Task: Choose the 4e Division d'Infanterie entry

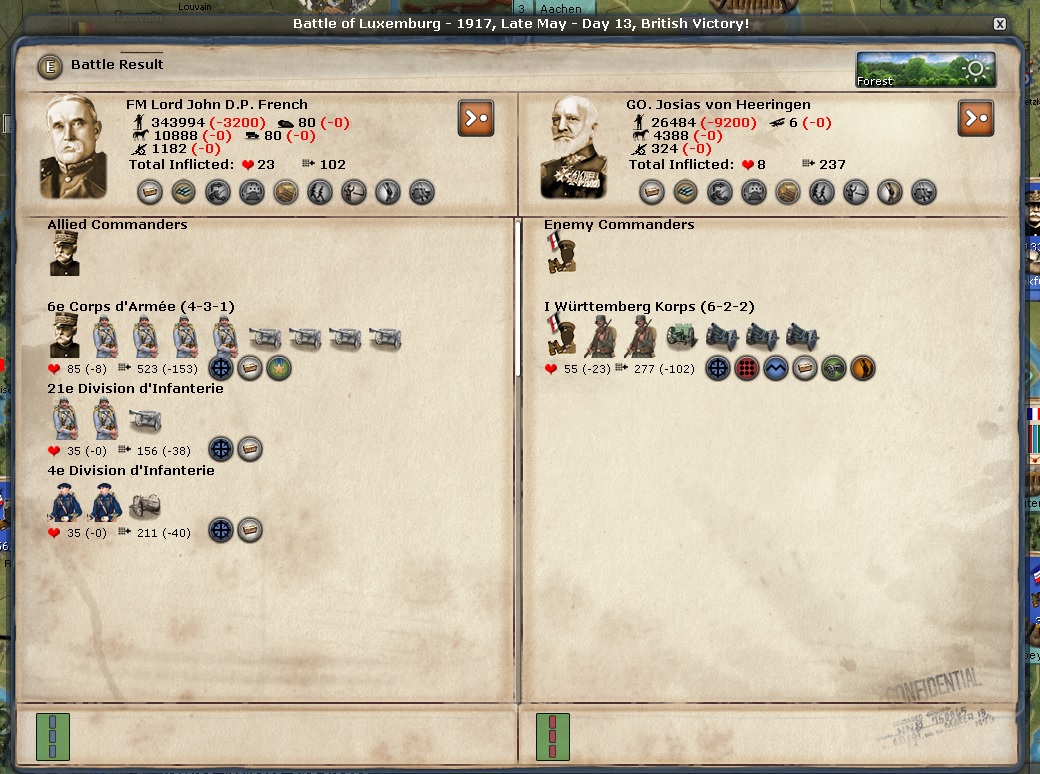Action: [131, 471]
